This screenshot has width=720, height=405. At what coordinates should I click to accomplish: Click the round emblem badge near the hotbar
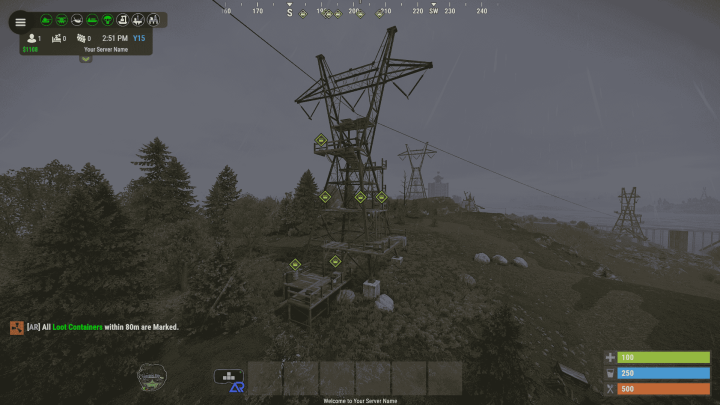coord(152,376)
